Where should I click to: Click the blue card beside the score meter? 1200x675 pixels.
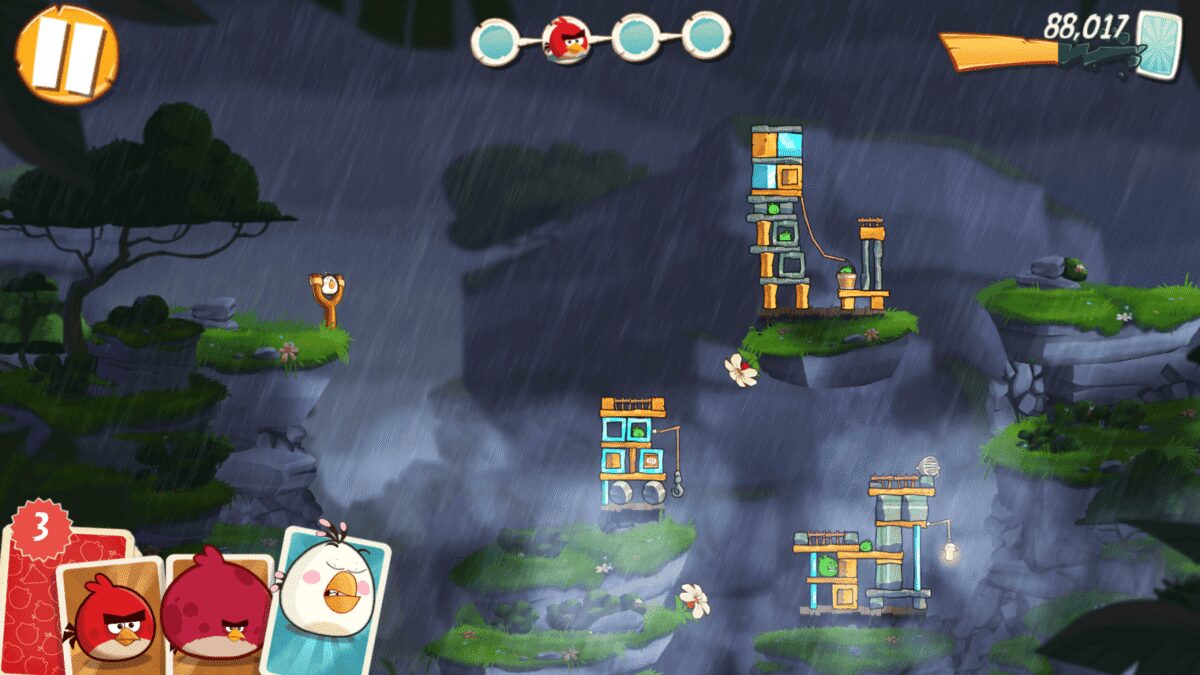[x=1158, y=44]
